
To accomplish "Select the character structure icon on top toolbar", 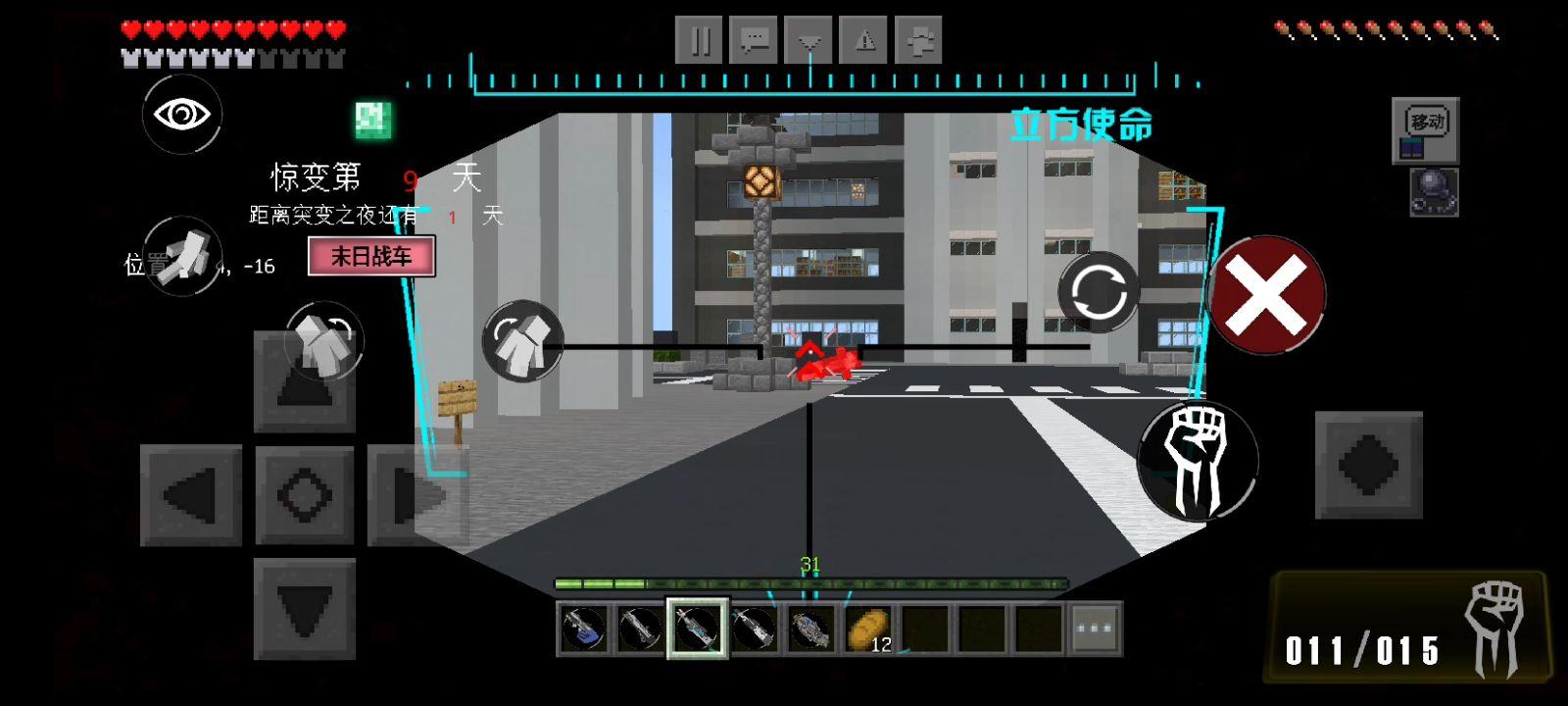I will tap(919, 39).
